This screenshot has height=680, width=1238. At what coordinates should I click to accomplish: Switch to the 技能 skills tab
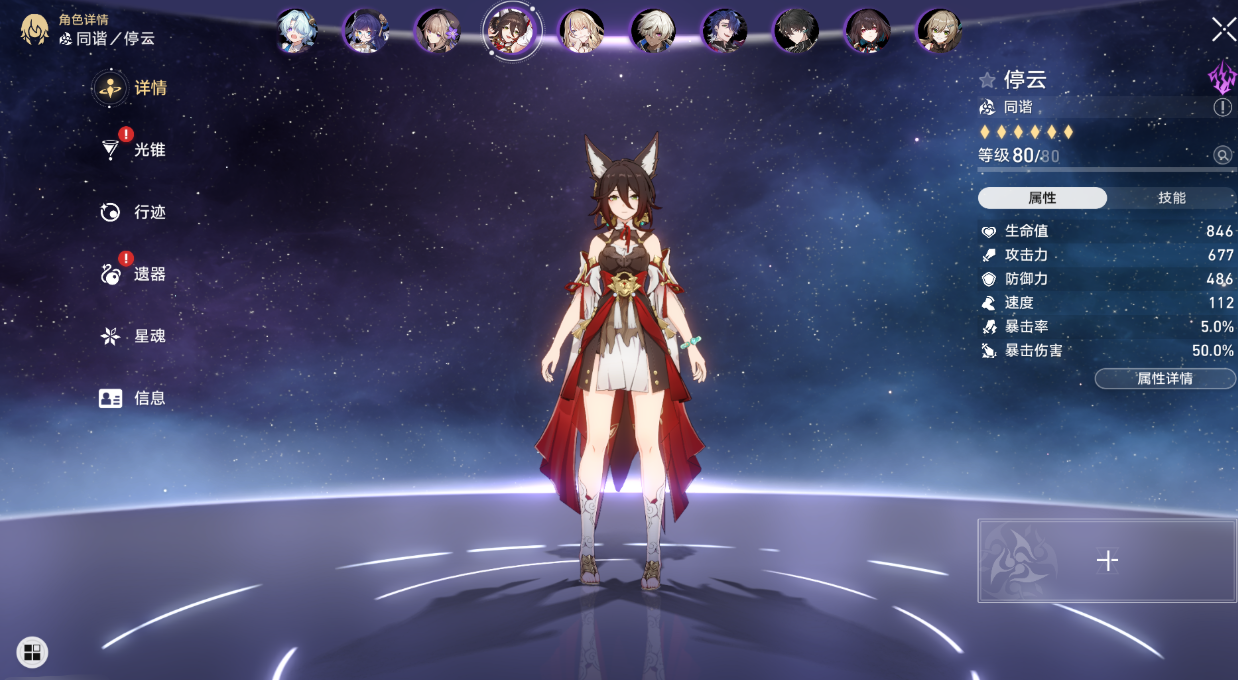[x=1171, y=198]
